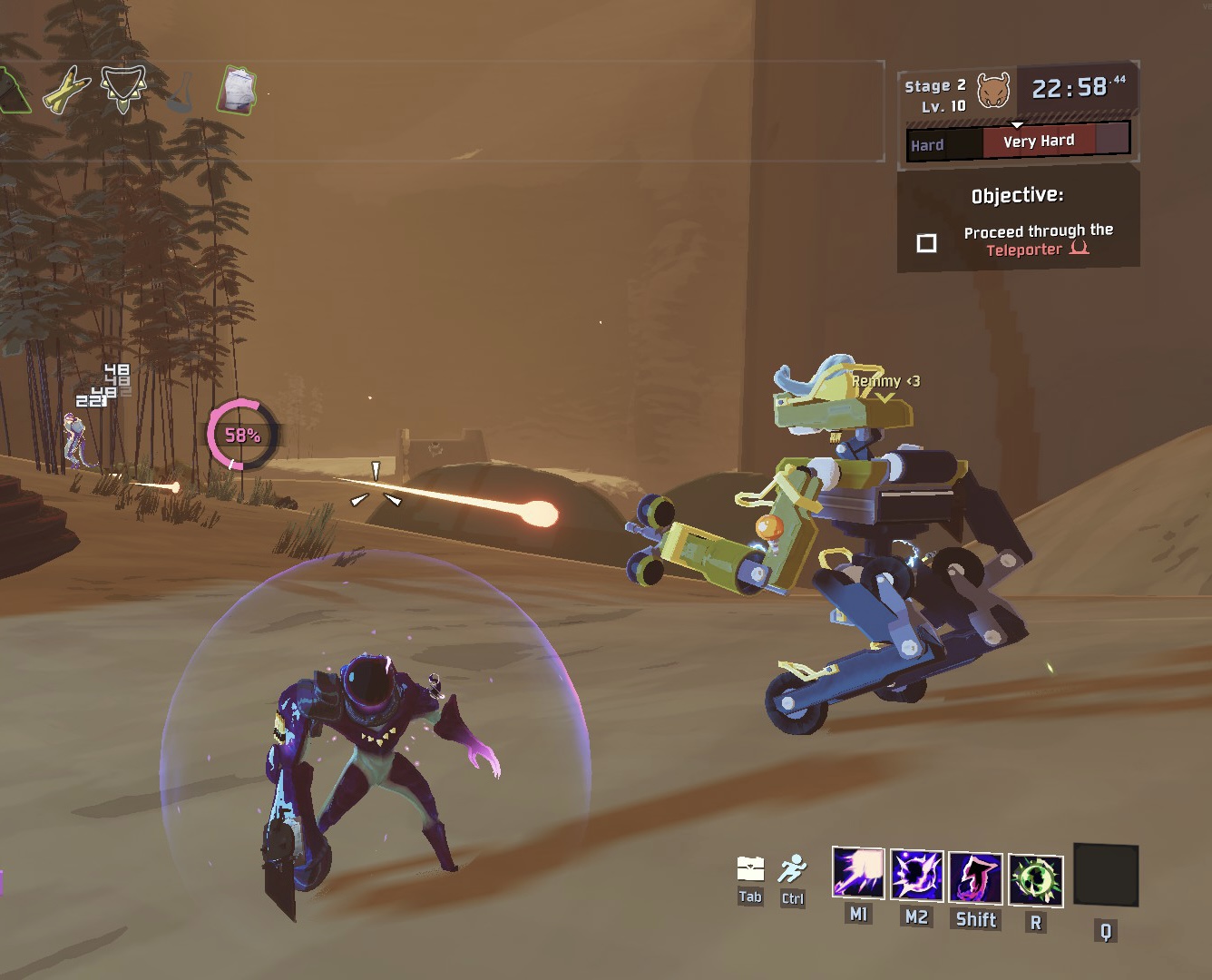Activate the green Suppress special ability
Image resolution: width=1212 pixels, height=980 pixels.
(x=1035, y=880)
